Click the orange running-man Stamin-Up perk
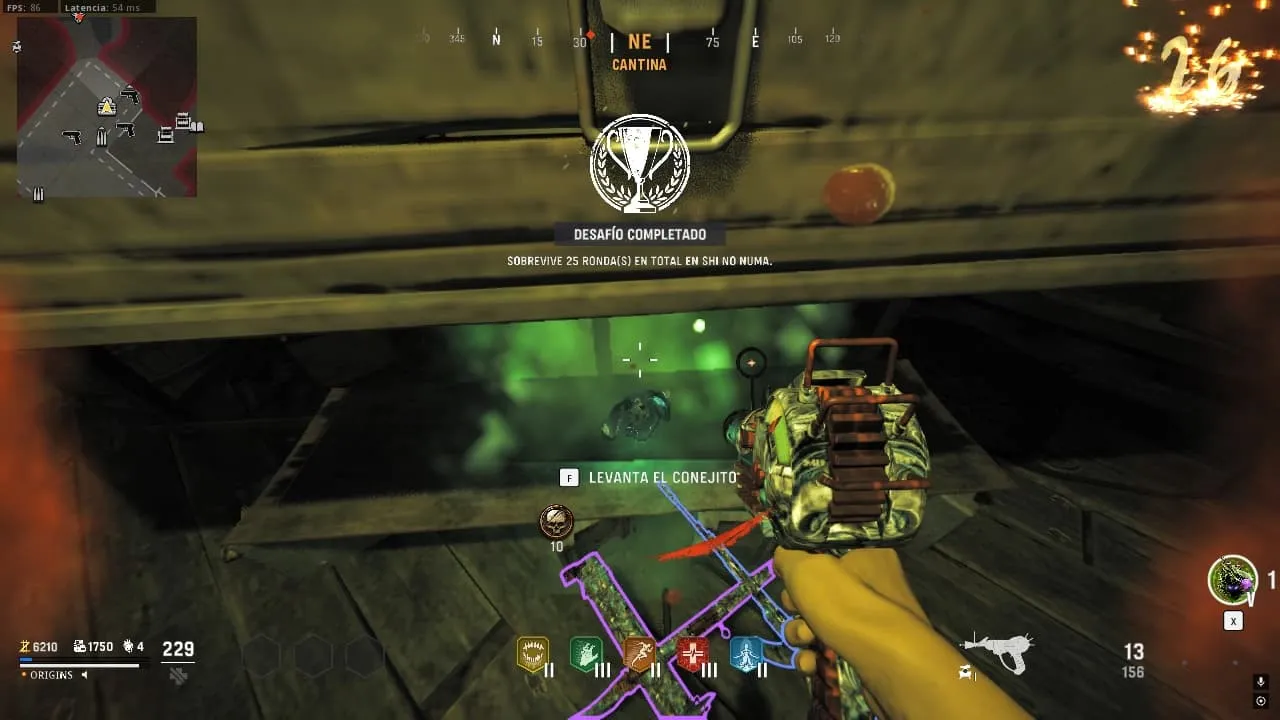Image resolution: width=1280 pixels, height=720 pixels. tap(639, 654)
